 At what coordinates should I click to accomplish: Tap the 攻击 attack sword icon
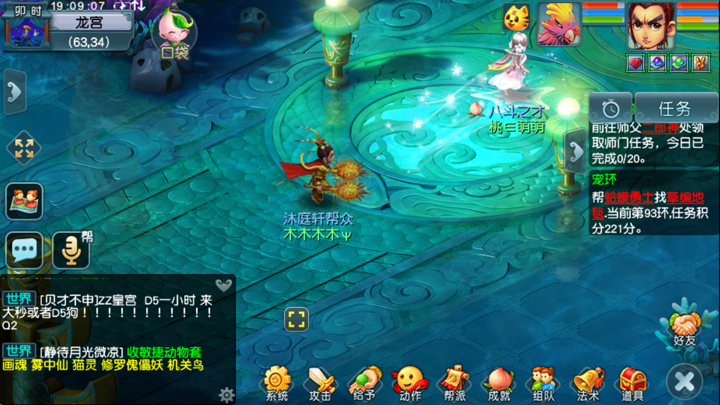tap(320, 381)
